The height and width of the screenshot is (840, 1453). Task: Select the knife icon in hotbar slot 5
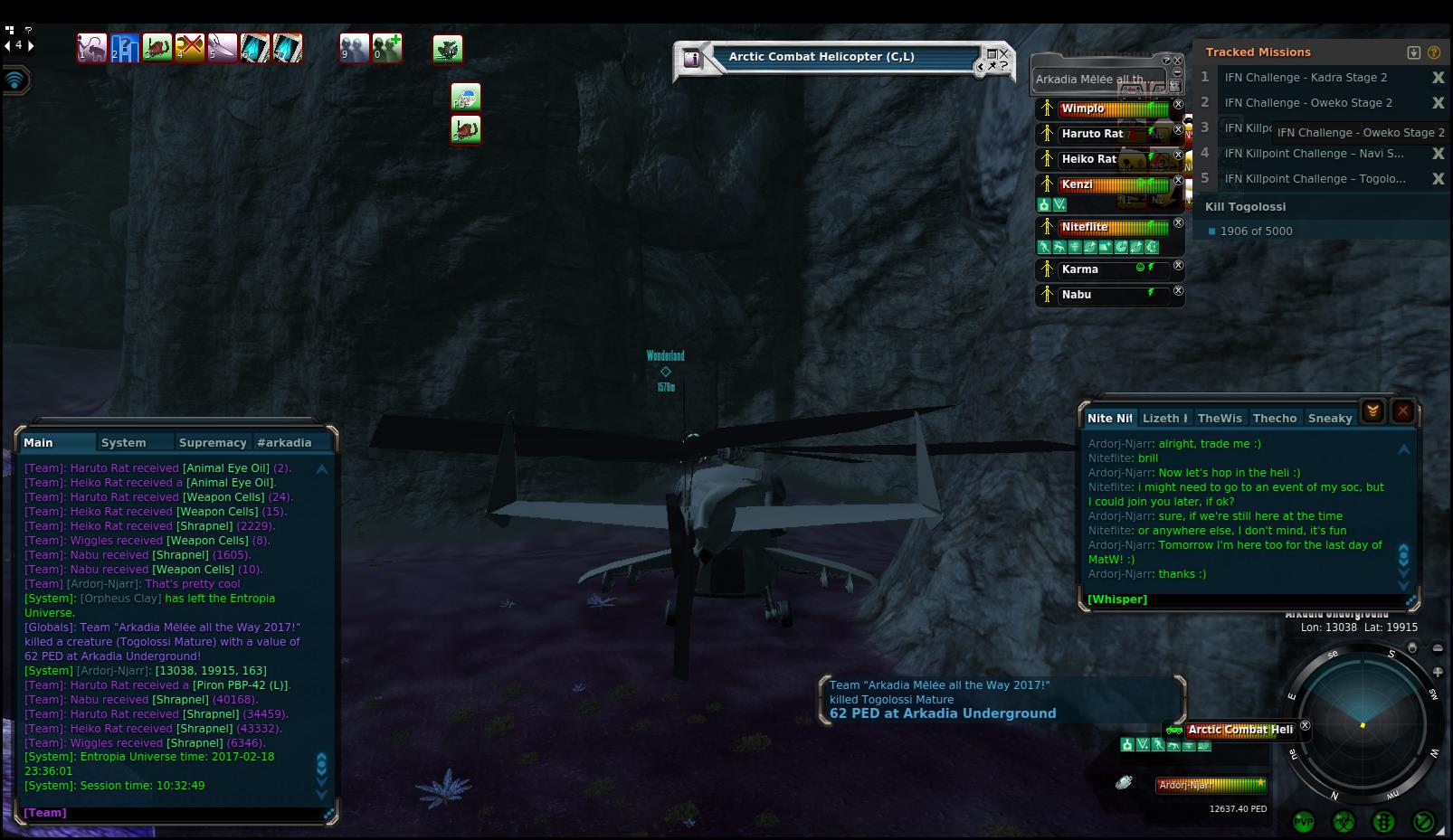[223, 48]
